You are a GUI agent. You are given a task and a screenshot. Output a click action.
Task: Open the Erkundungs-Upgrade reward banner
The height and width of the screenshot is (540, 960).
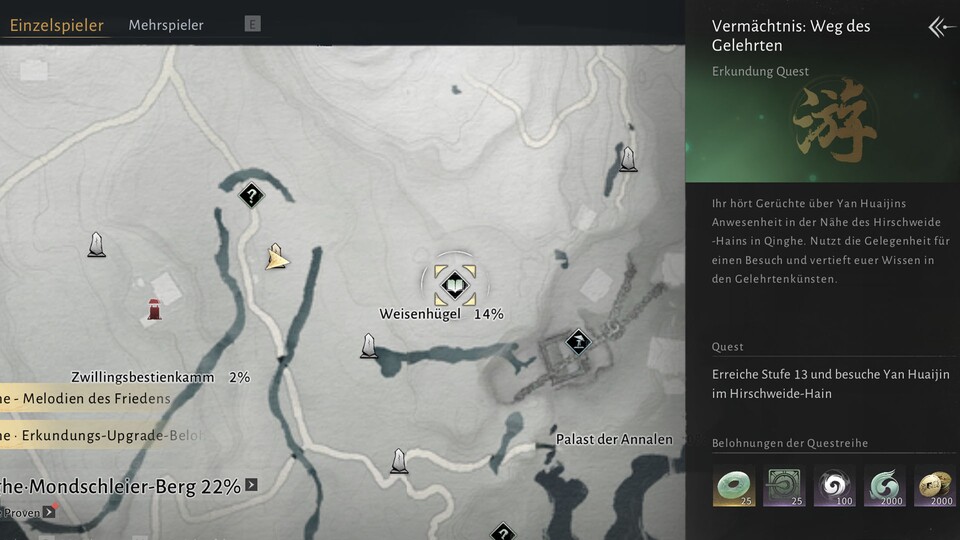click(x=100, y=435)
